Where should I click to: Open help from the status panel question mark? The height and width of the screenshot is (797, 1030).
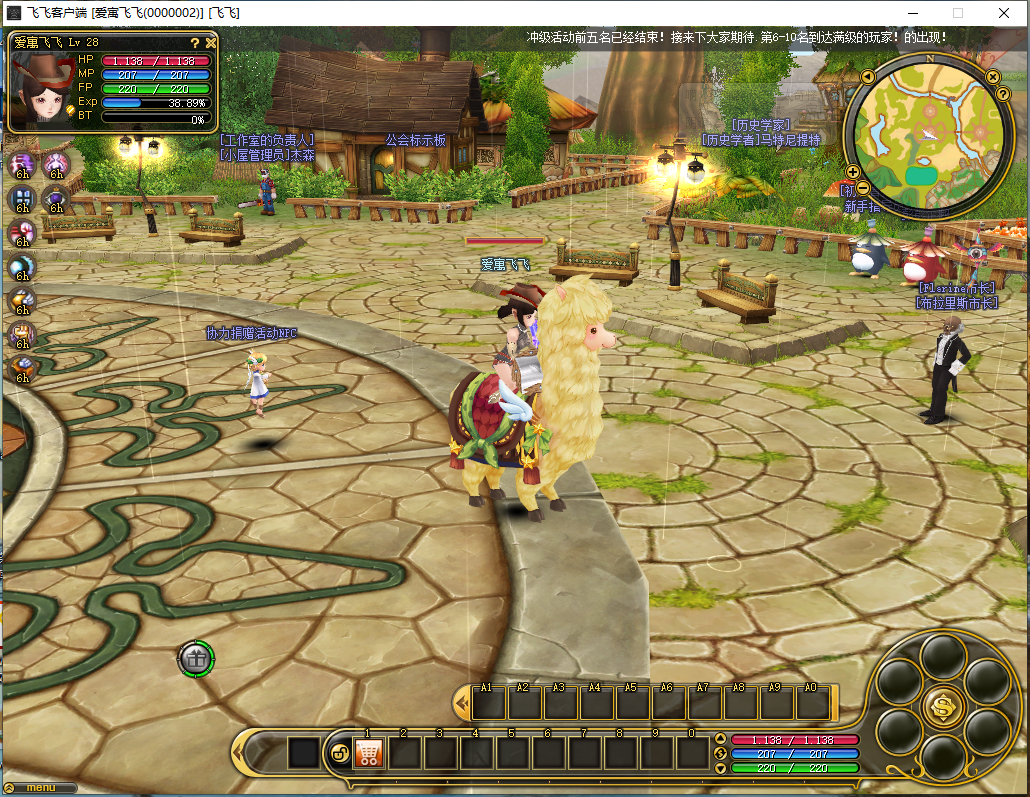click(195, 43)
